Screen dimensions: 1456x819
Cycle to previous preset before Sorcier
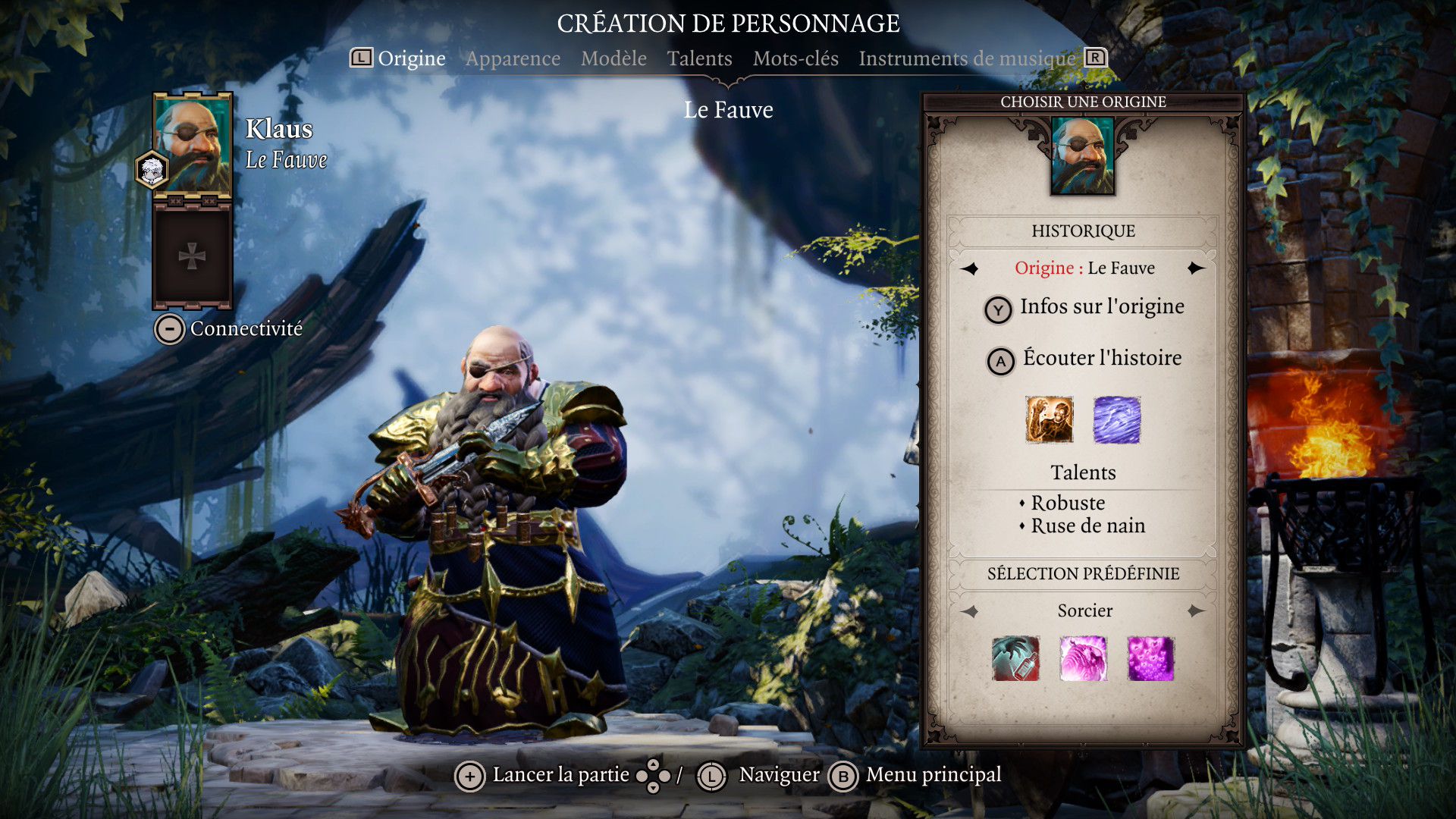pos(970,611)
